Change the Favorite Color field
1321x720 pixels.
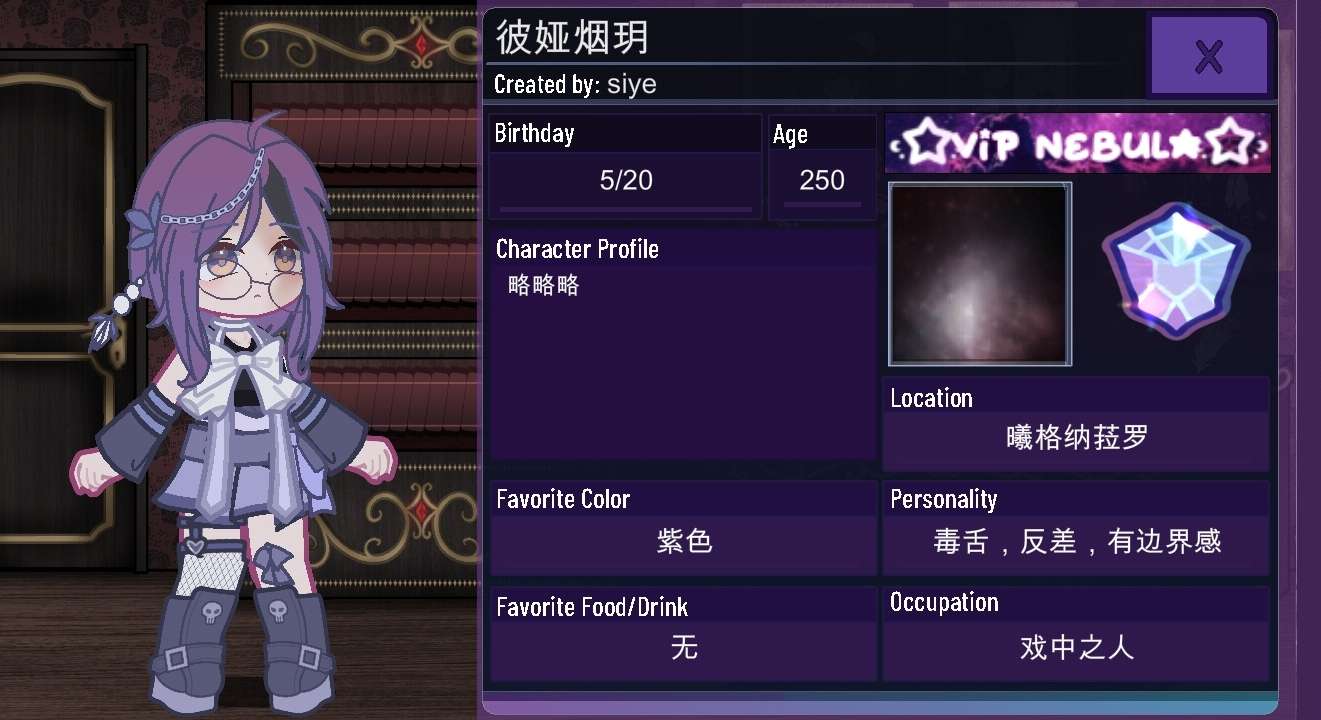point(684,543)
